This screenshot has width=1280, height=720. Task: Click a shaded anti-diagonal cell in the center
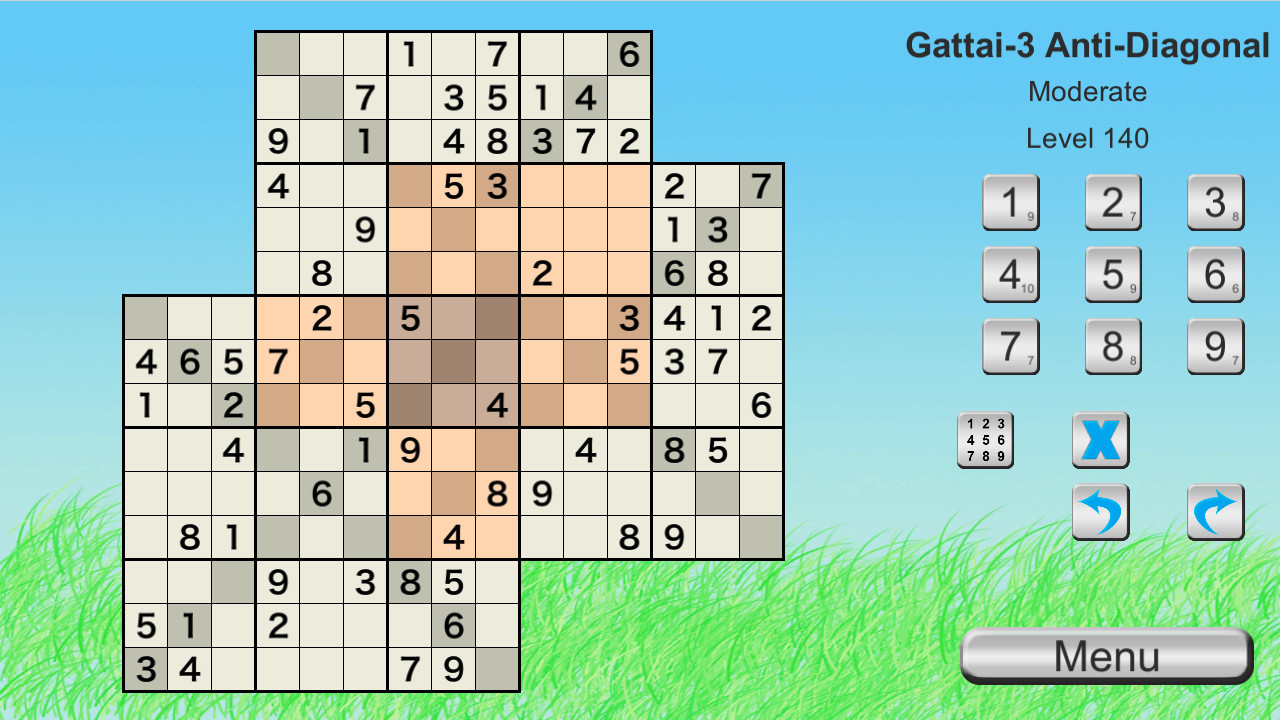pos(453,362)
